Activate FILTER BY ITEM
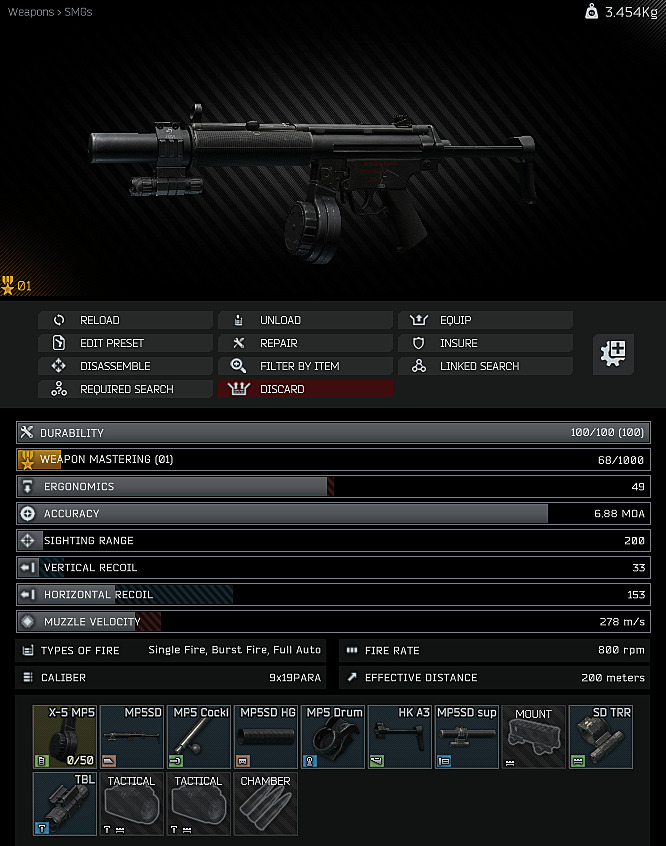Image resolution: width=666 pixels, height=846 pixels. point(305,366)
